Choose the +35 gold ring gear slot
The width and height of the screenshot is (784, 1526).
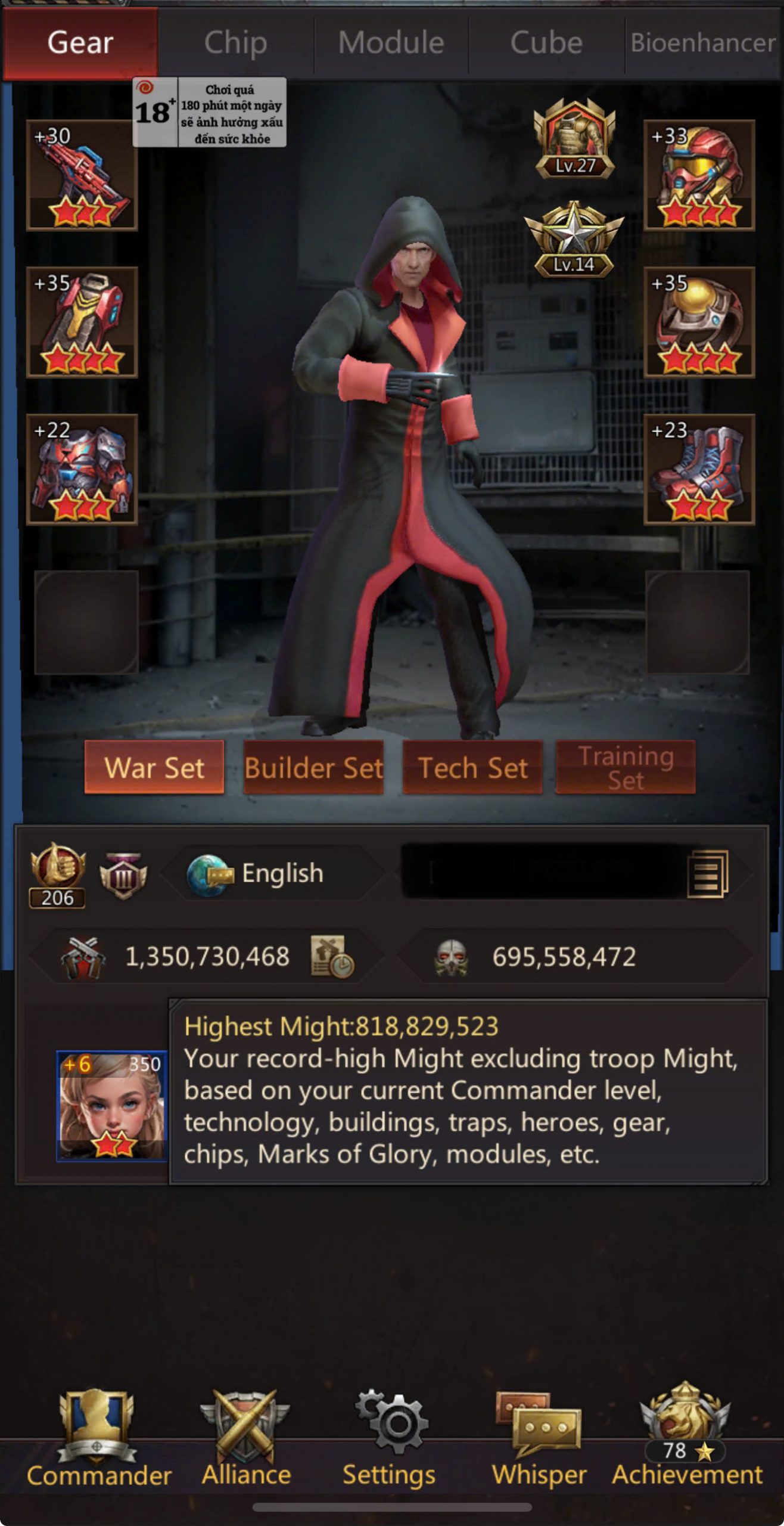point(699,322)
